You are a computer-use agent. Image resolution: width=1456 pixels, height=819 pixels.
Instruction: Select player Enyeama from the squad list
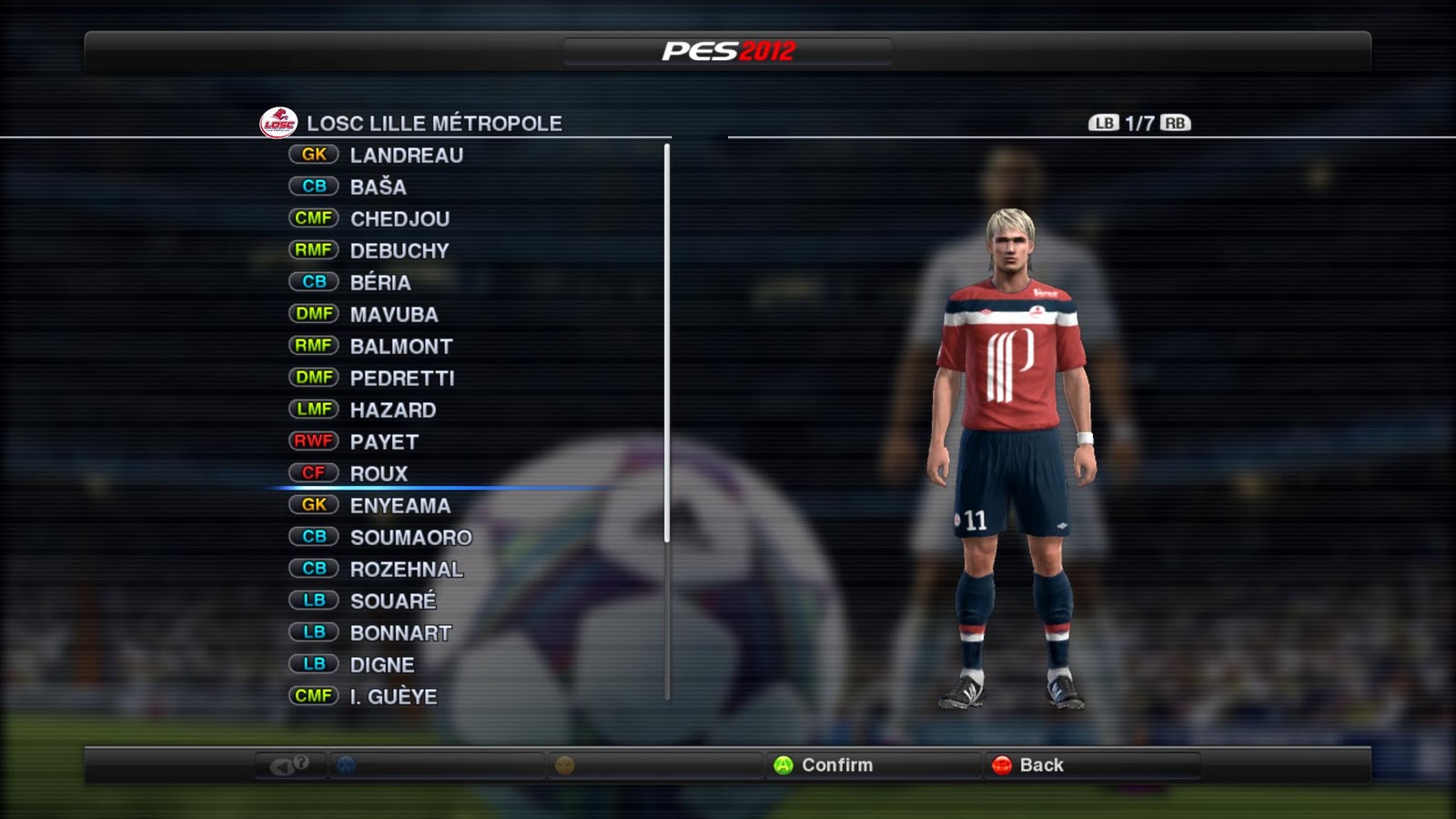point(400,505)
